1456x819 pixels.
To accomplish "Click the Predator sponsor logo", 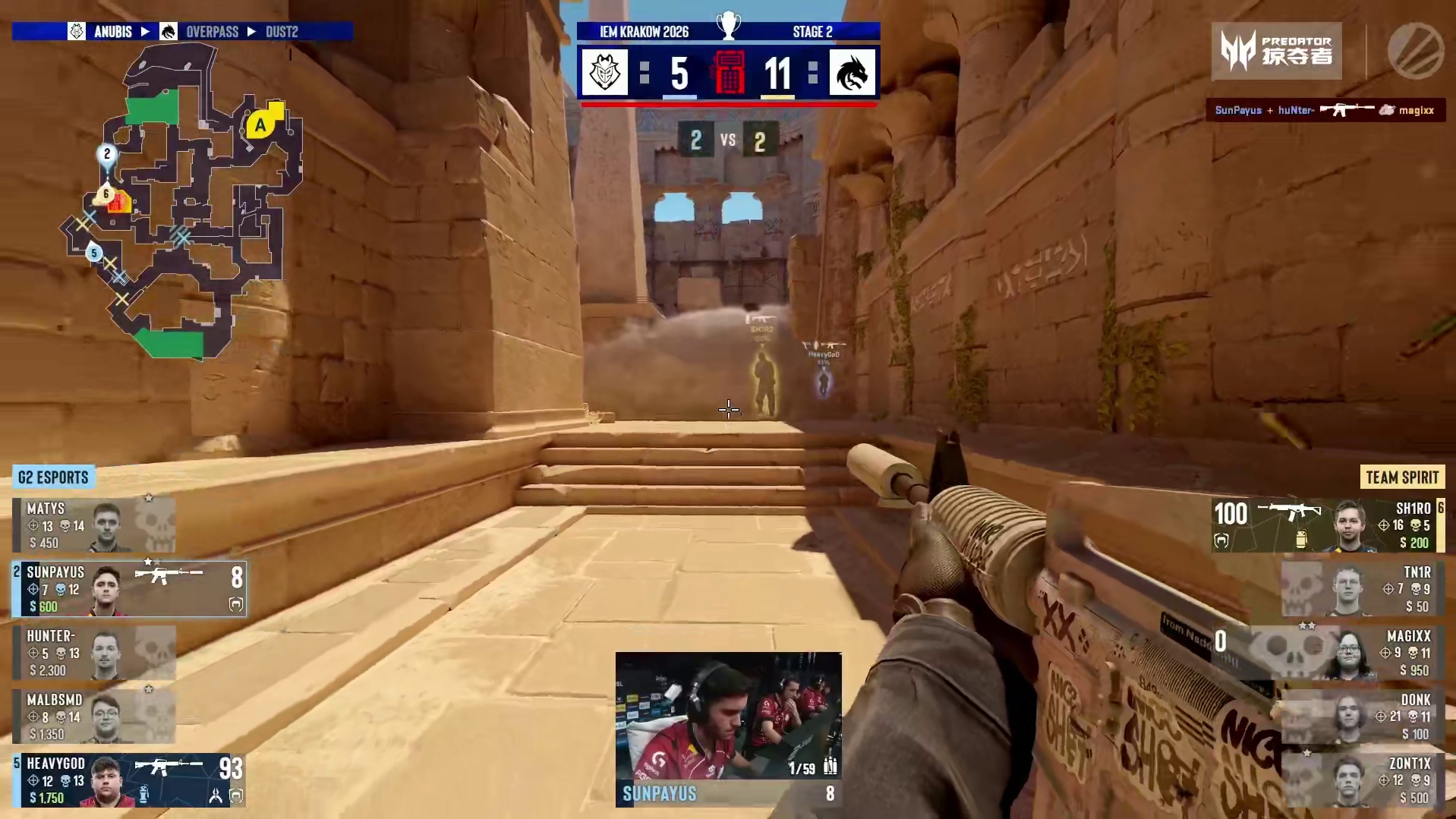I will 1276,51.
